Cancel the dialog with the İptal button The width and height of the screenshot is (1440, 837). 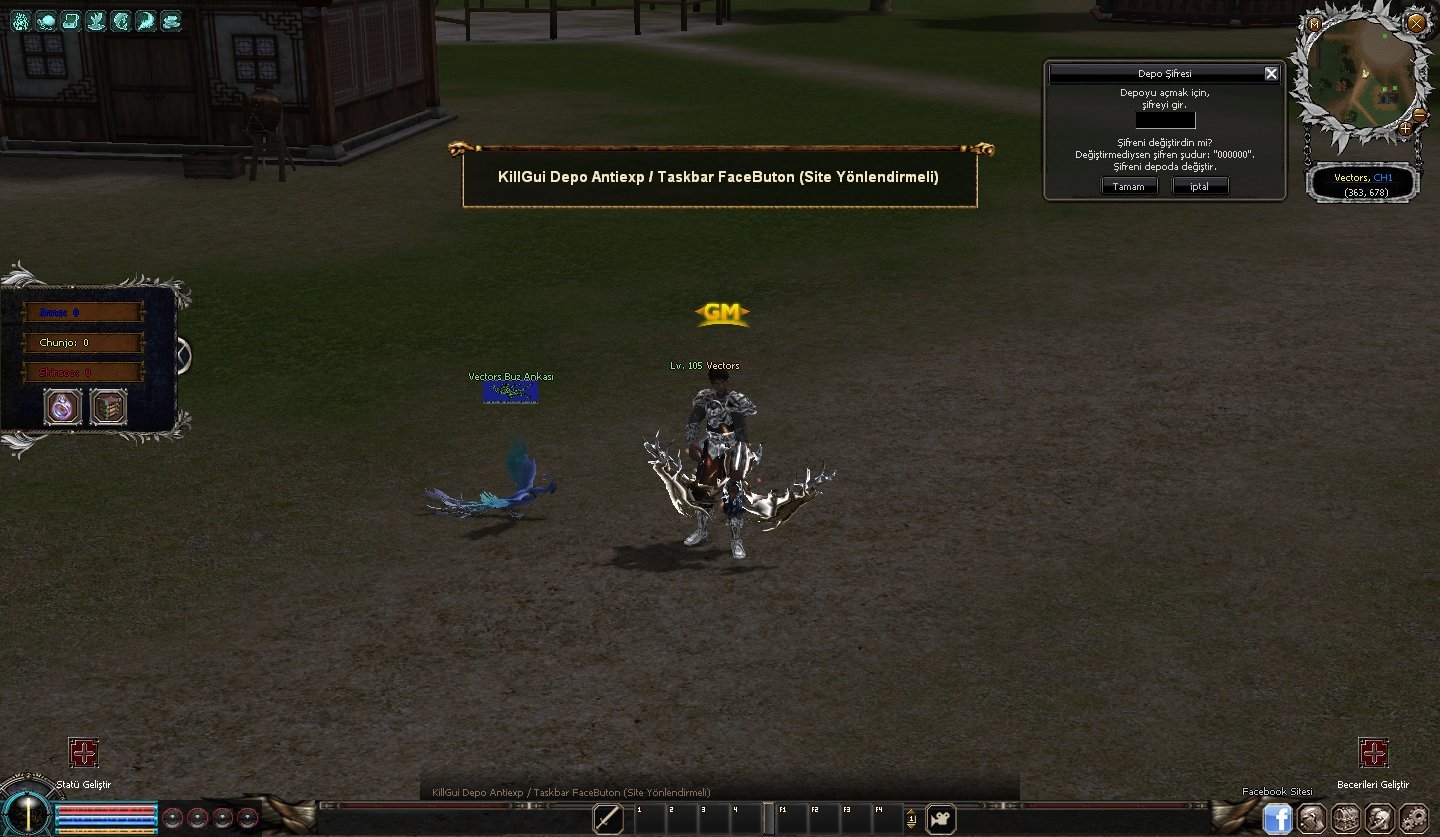coord(1200,186)
